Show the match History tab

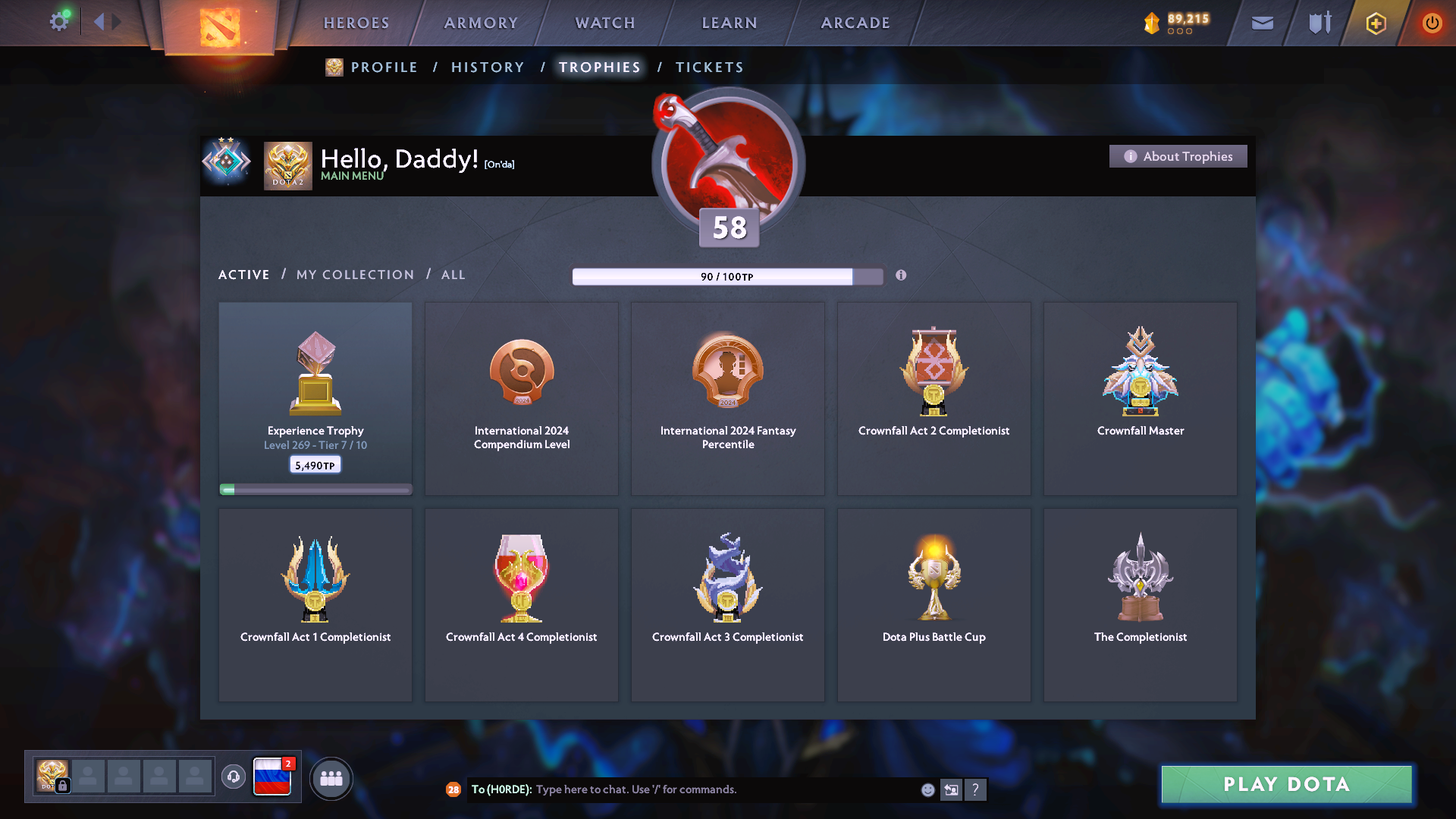(488, 67)
